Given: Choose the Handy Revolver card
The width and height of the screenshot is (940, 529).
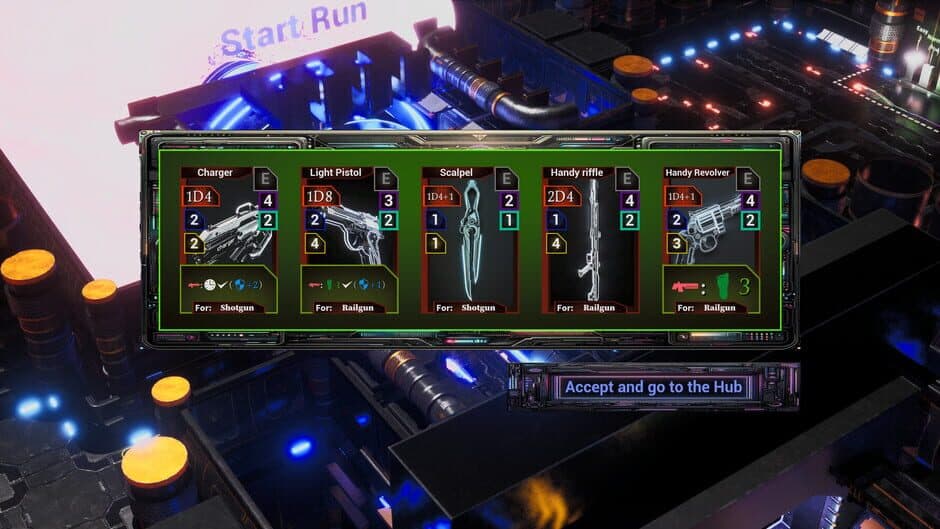Looking at the screenshot, I should (x=711, y=240).
